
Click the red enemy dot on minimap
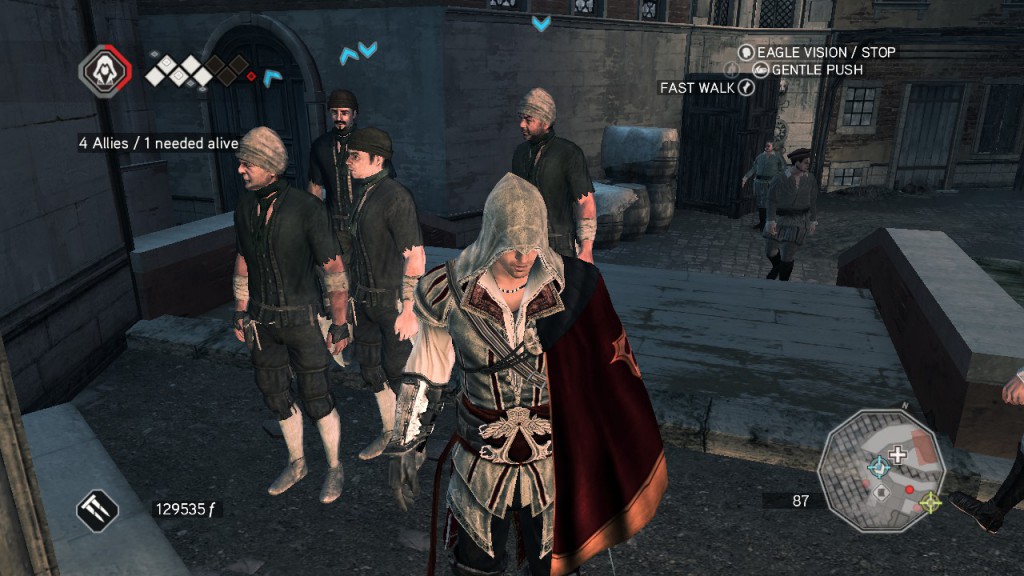(909, 489)
